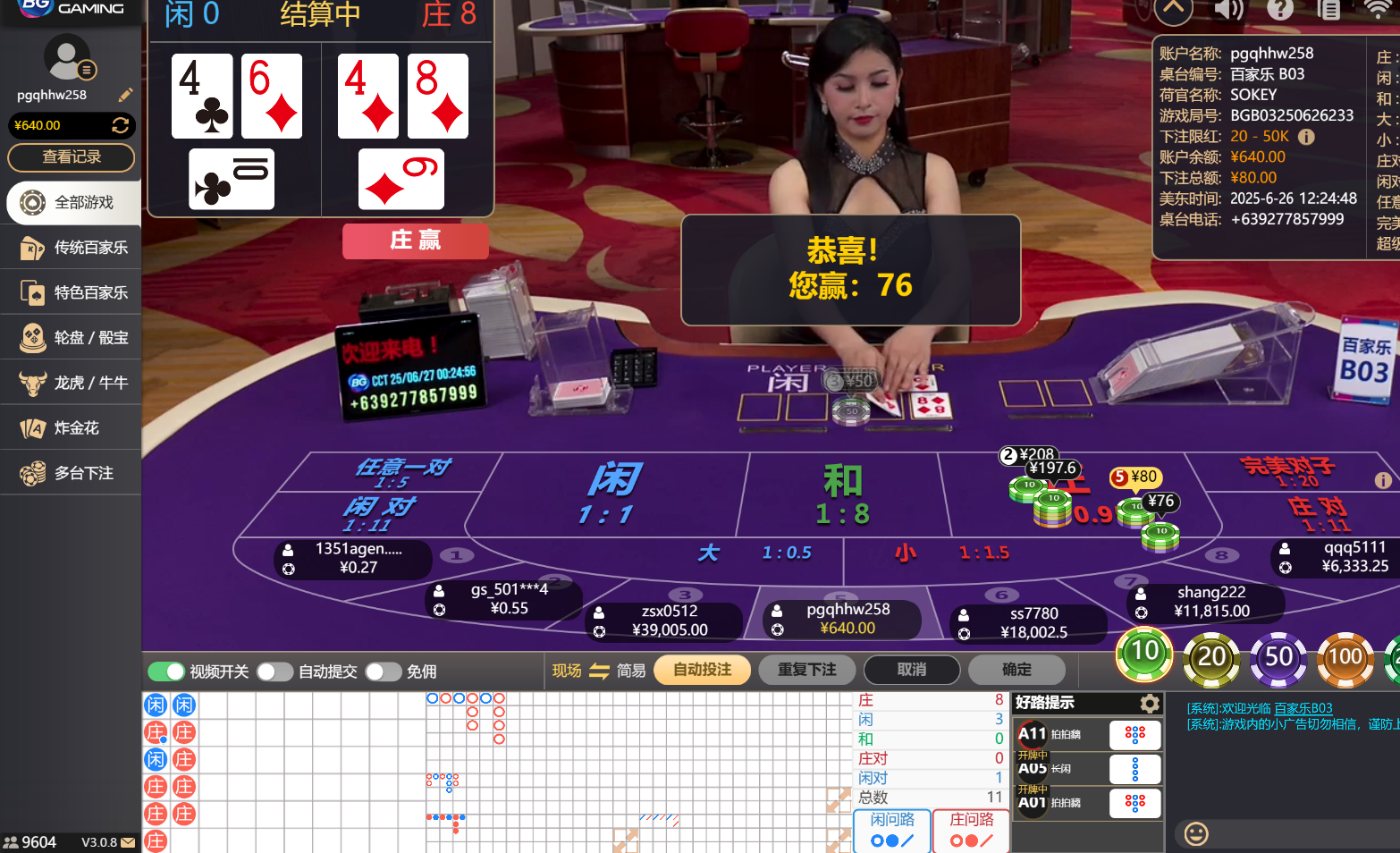Screen dimensions: 1400x853
Task: Open the 好路提示 settings gear
Action: pos(1150,703)
